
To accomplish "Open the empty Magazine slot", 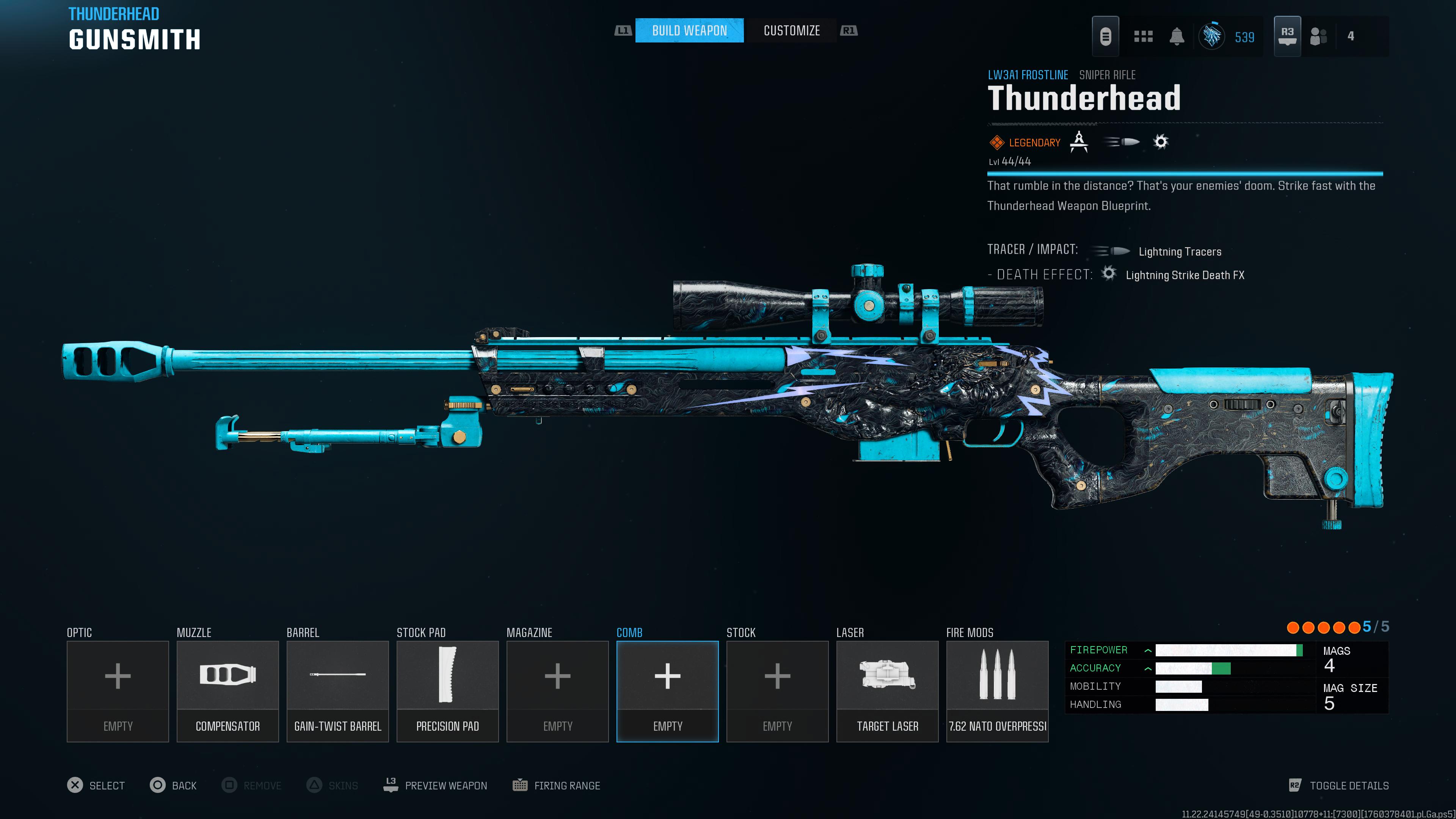I will pos(557,691).
